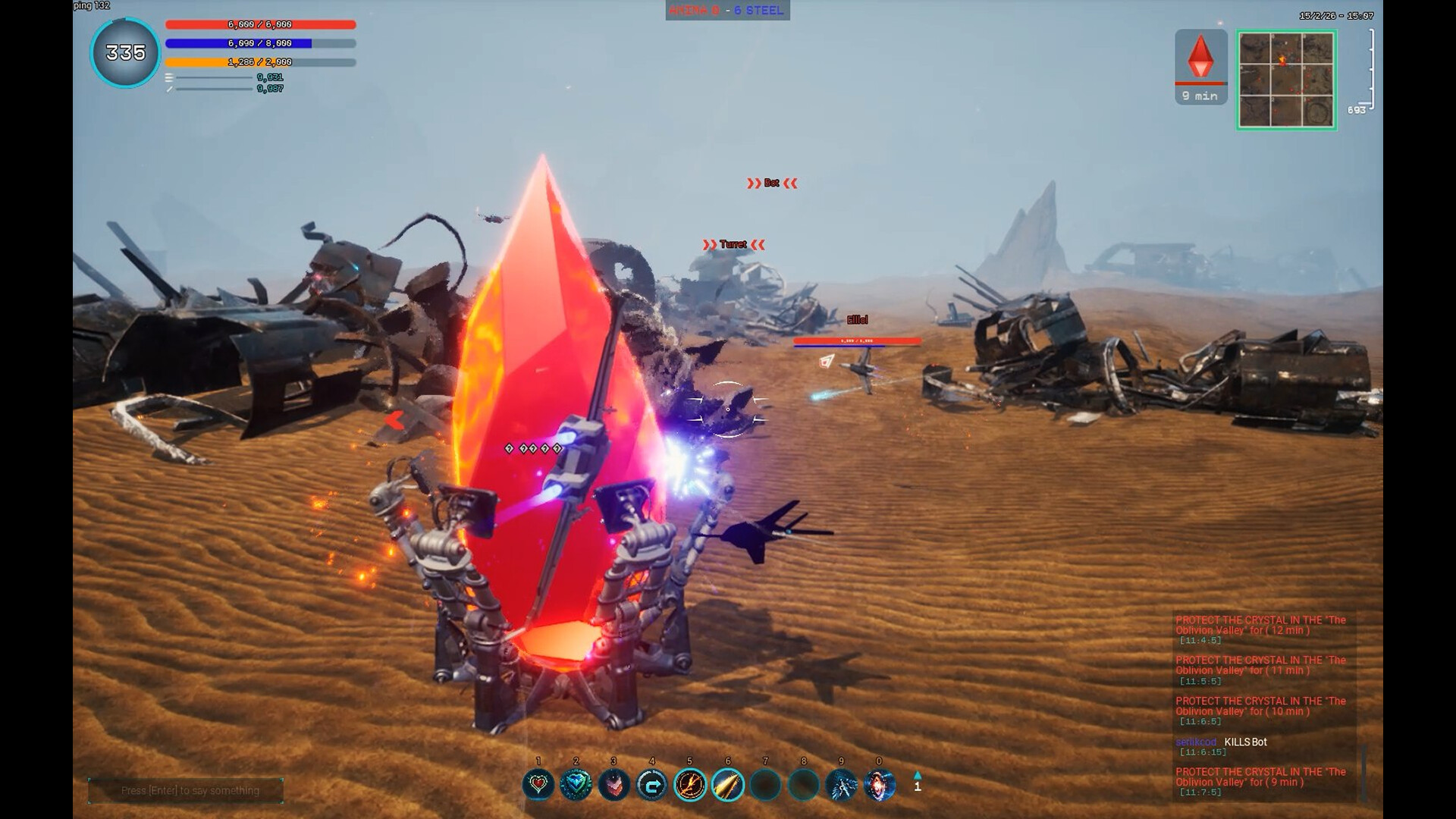Select the lightning strike ability in slot 5
This screenshot has width=1456, height=819.
(x=689, y=785)
